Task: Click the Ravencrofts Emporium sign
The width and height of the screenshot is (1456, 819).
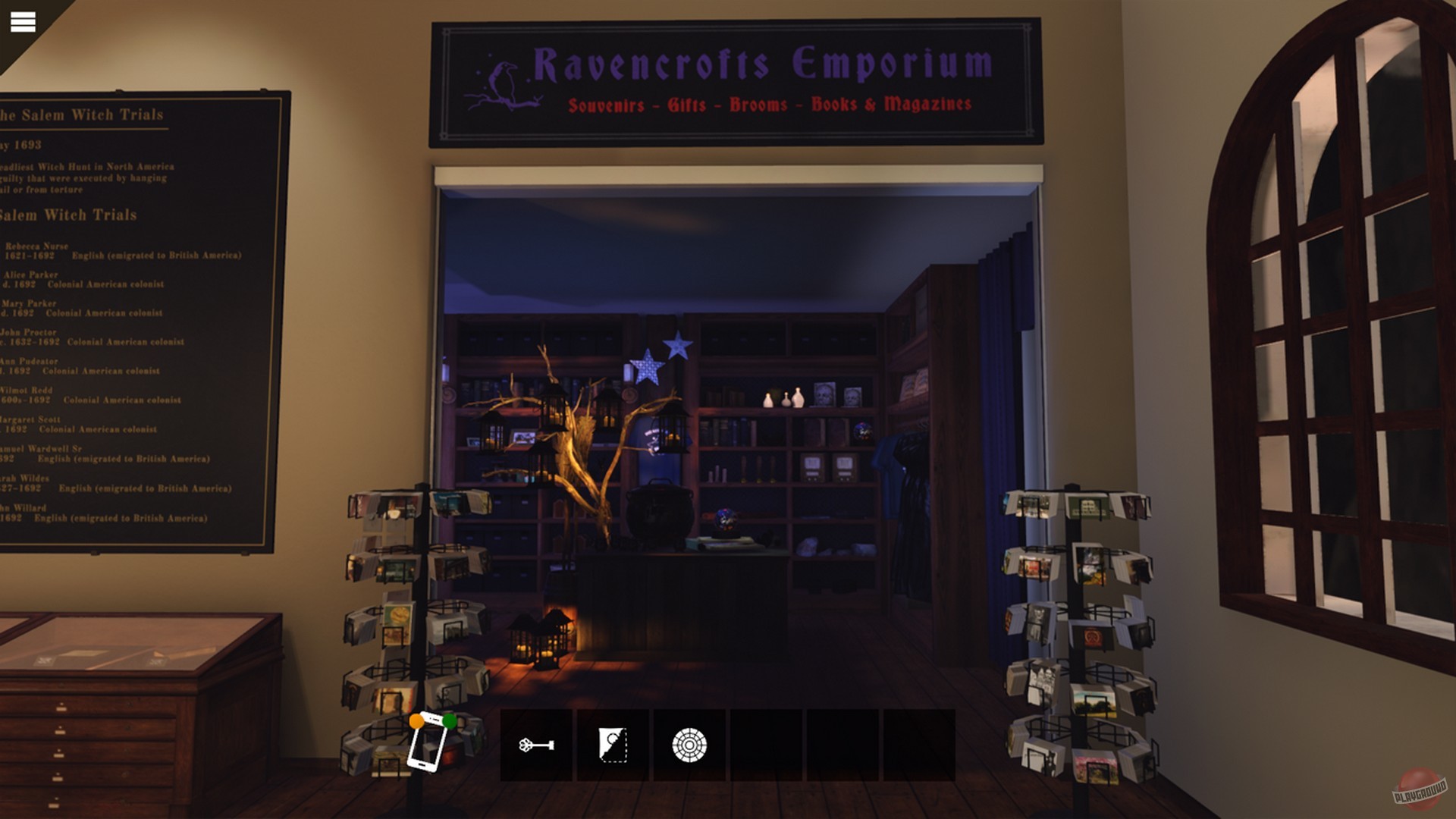Action: (x=758, y=64)
